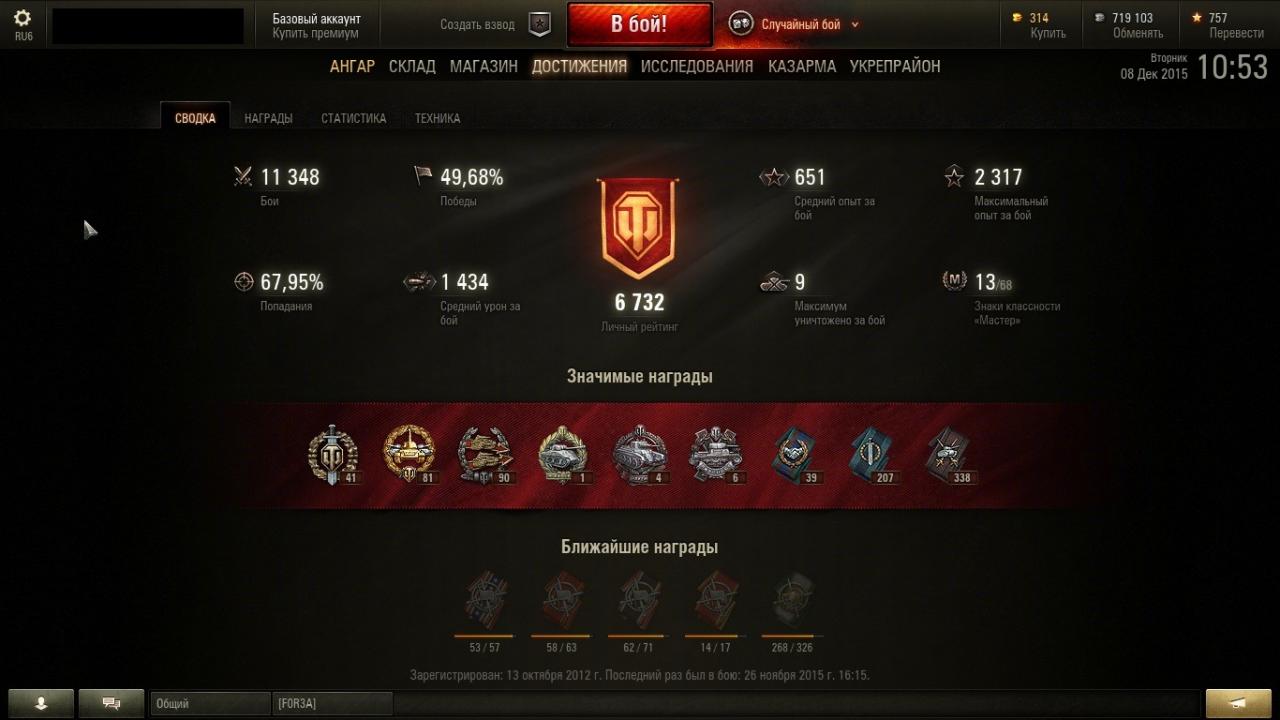Switch to the Статистика tab

[x=353, y=118]
